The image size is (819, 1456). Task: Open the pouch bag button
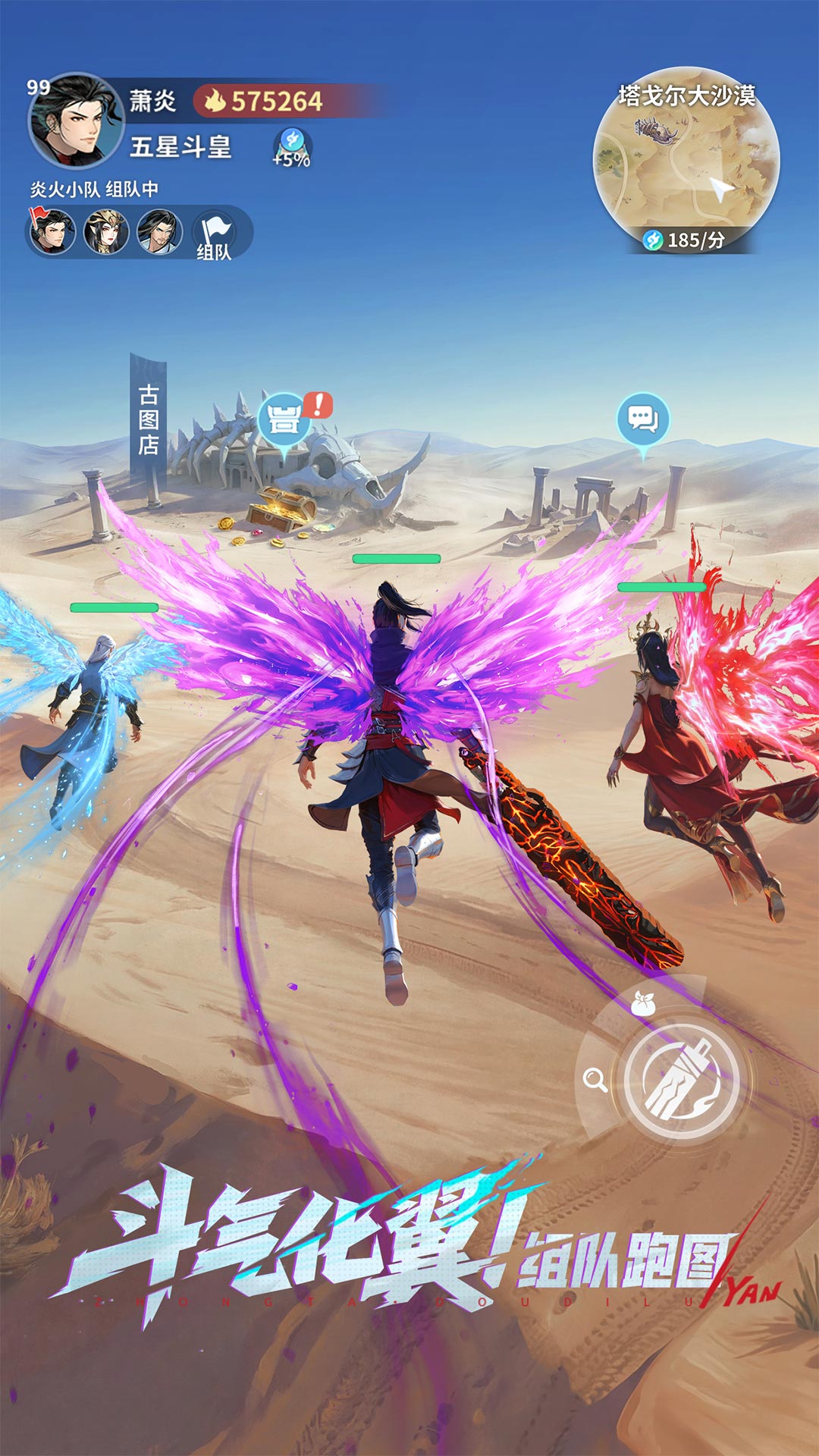click(644, 1005)
